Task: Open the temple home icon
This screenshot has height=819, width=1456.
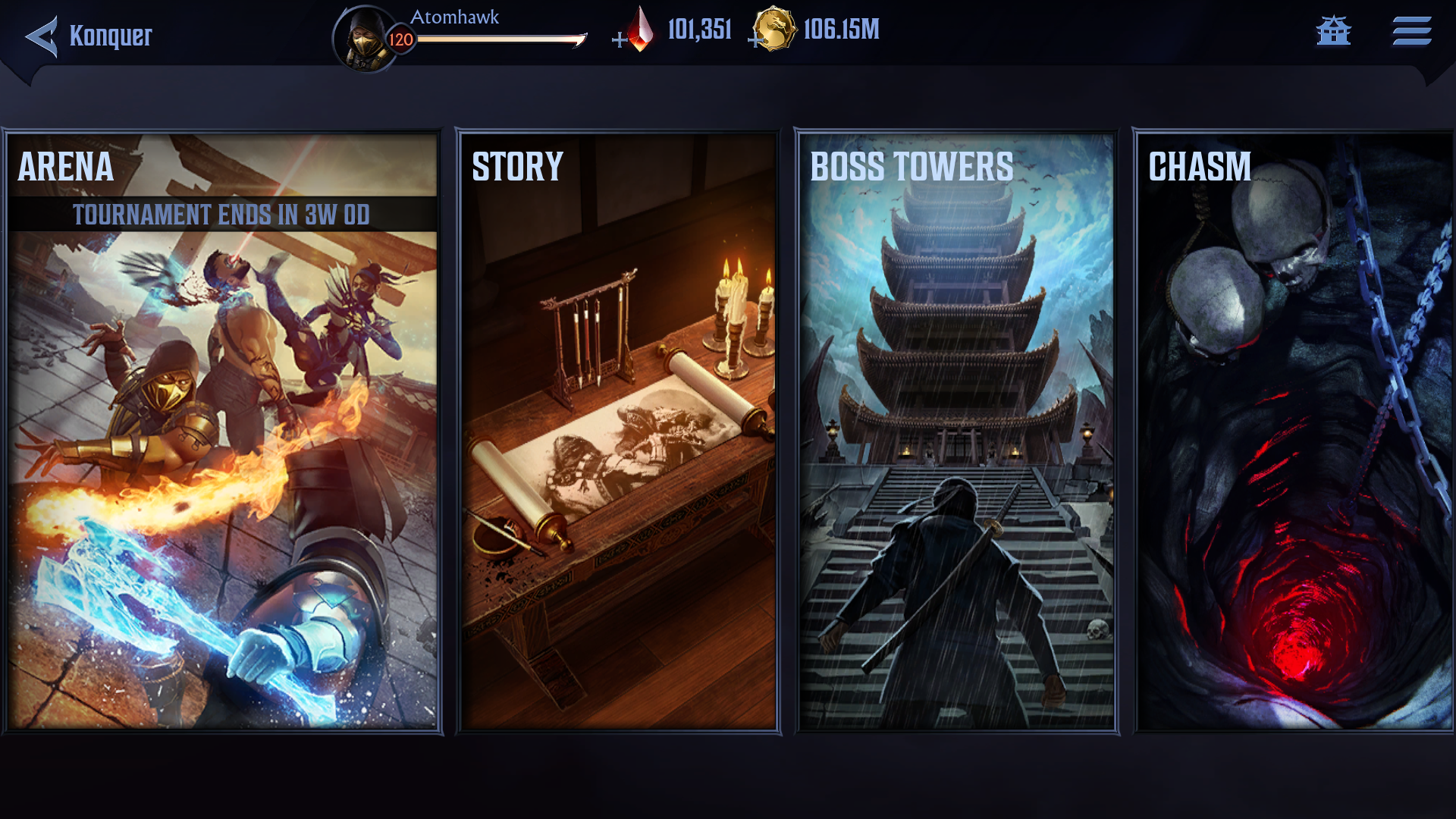Action: tap(1333, 32)
